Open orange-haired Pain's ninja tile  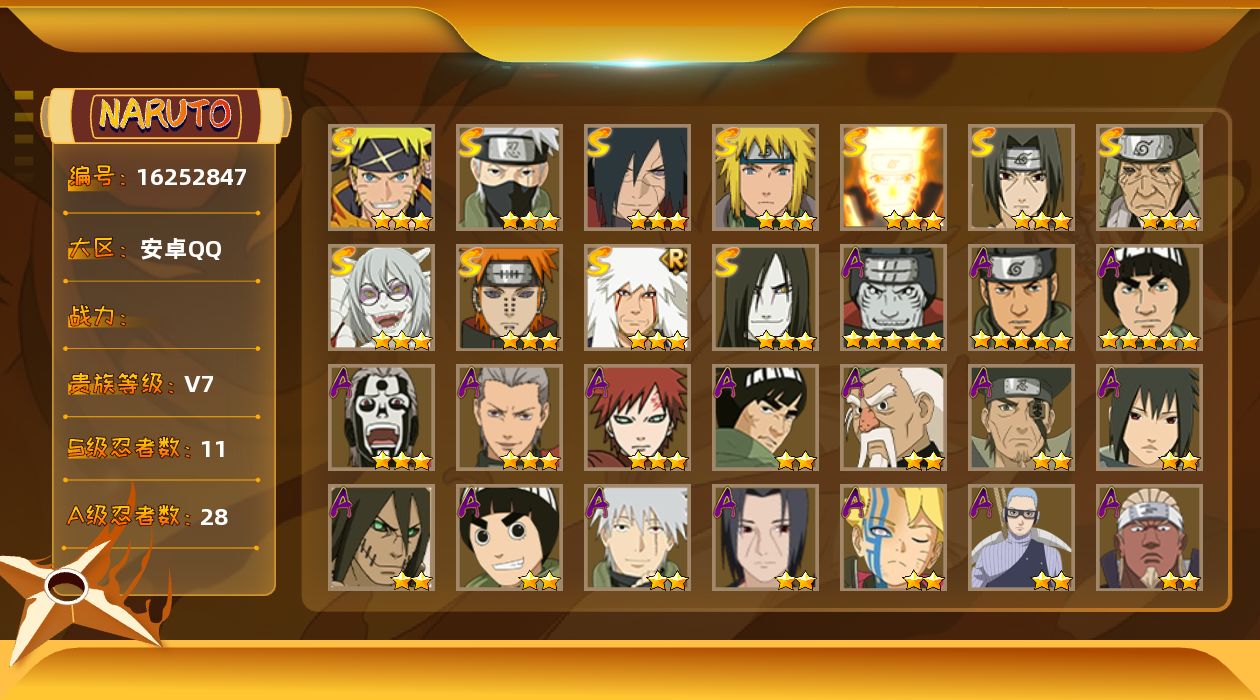pos(509,297)
